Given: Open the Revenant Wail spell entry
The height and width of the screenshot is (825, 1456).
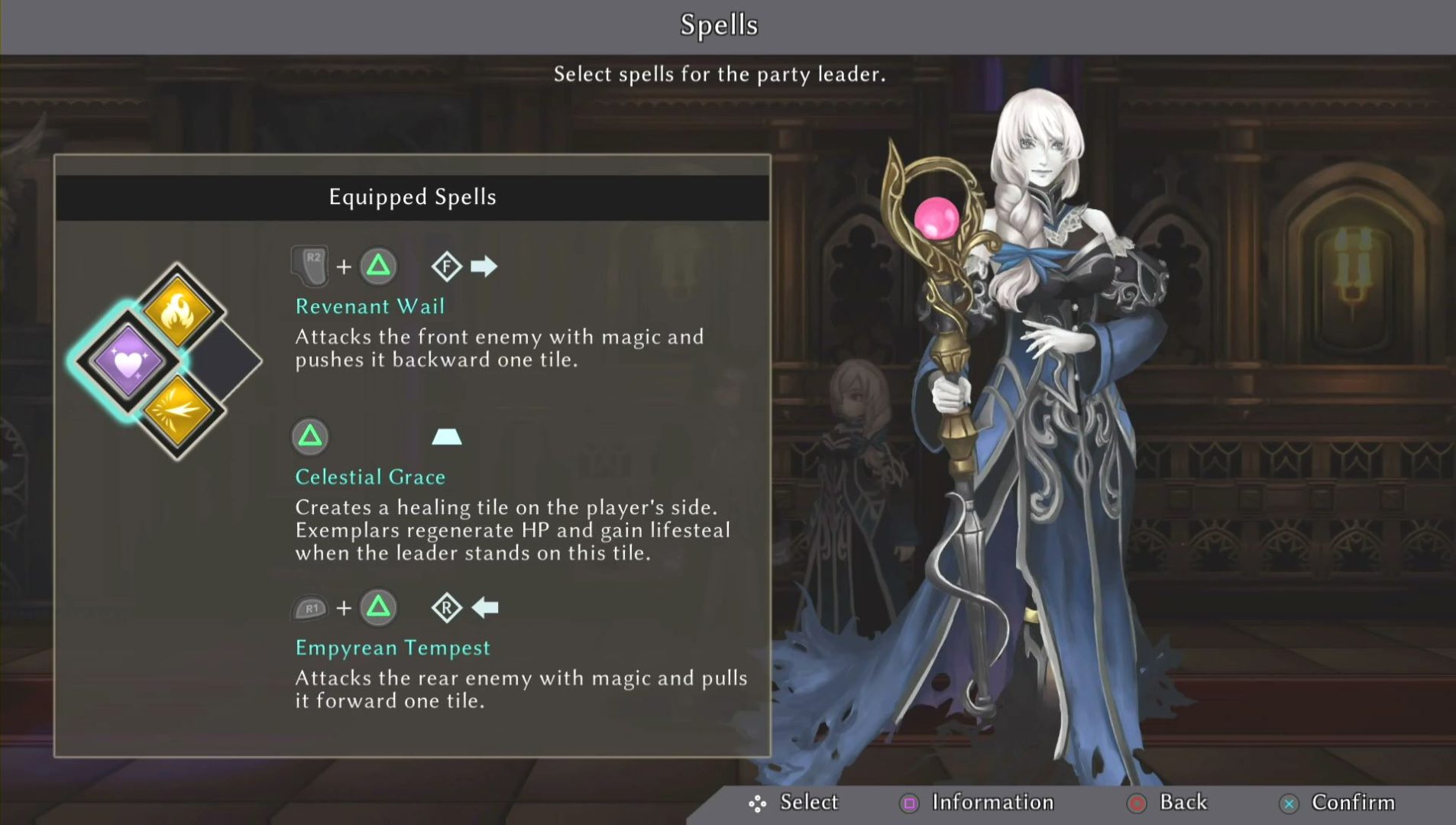Looking at the screenshot, I should coord(370,306).
